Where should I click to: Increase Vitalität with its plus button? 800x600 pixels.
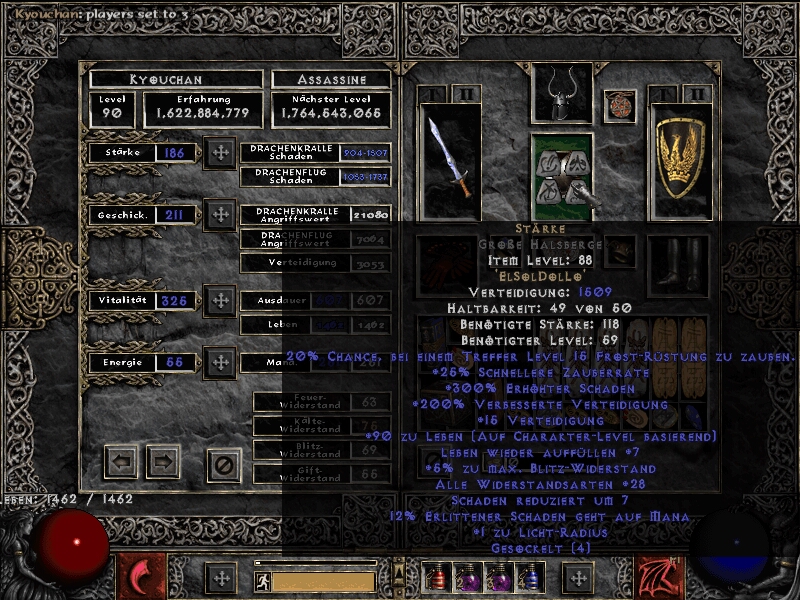click(219, 300)
